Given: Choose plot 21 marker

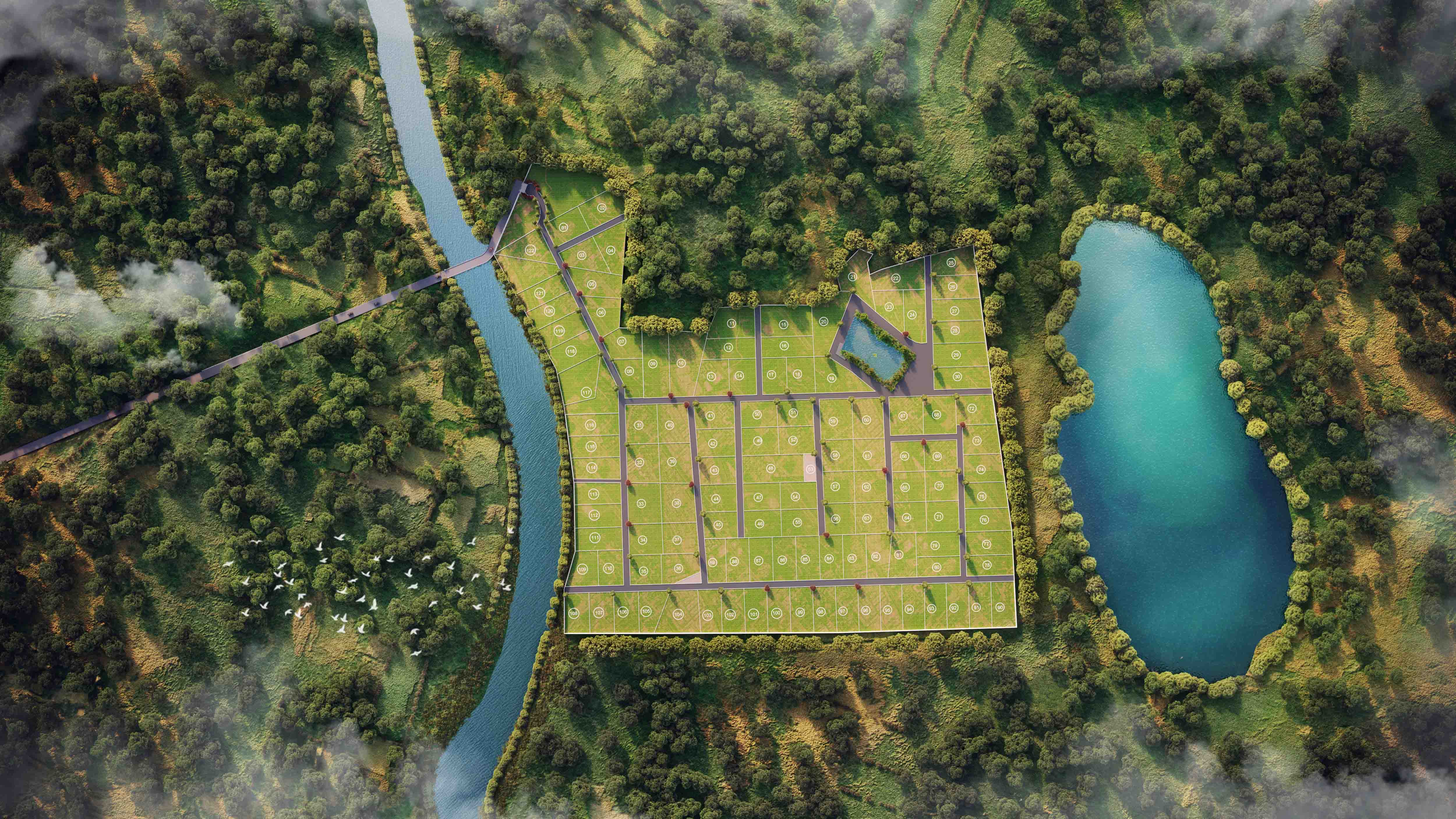Looking at the screenshot, I should tap(852, 277).
